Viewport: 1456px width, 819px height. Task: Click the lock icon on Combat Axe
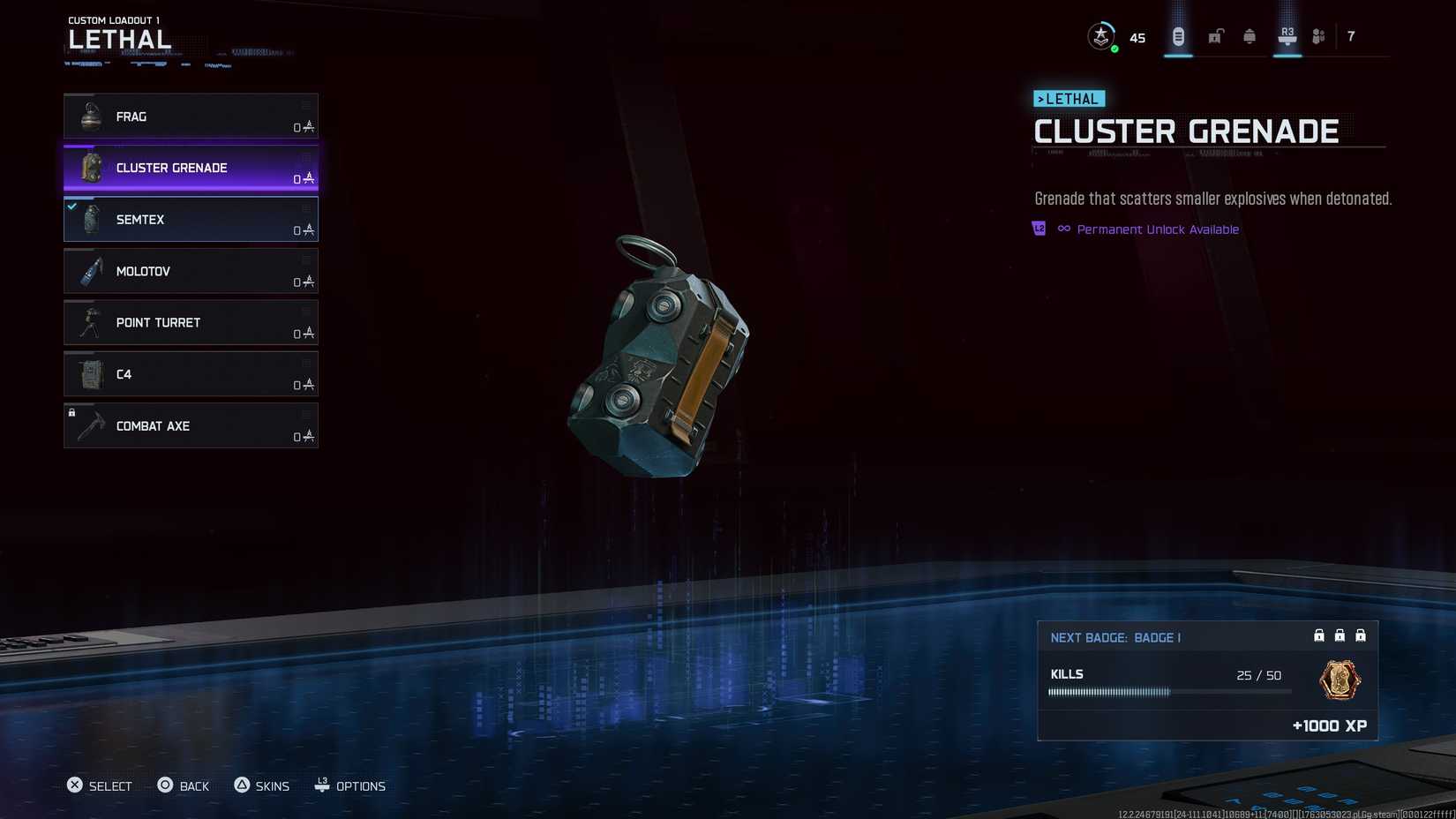71,412
